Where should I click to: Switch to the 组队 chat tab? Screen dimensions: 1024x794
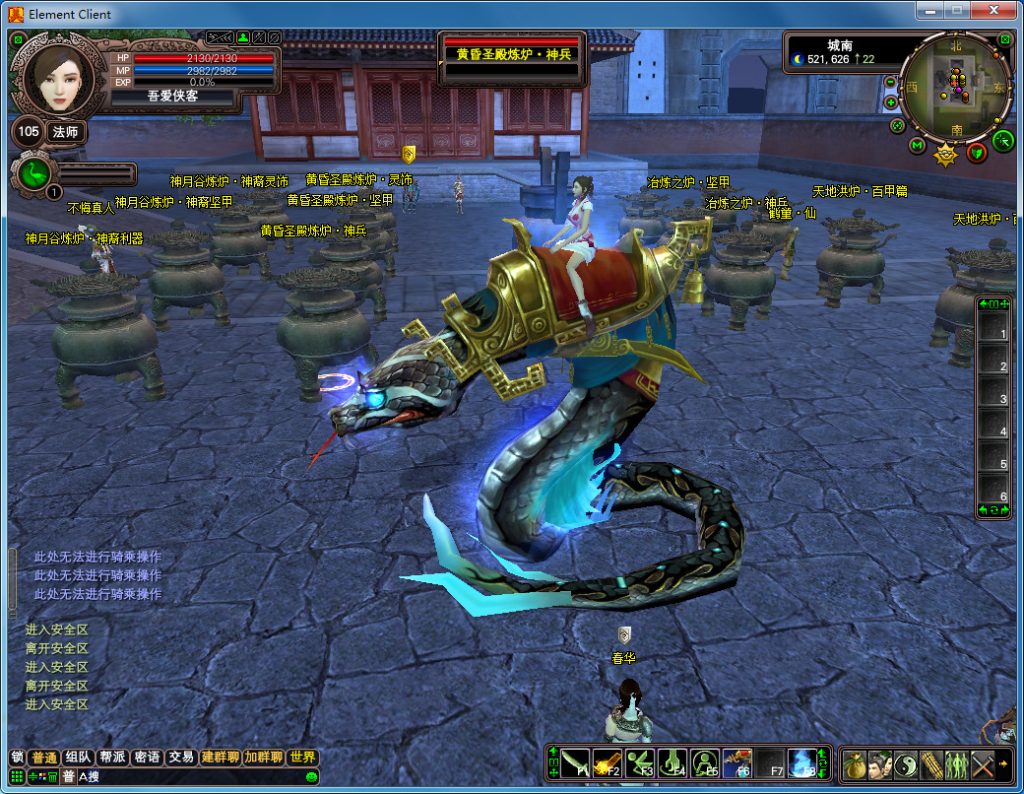pos(76,757)
